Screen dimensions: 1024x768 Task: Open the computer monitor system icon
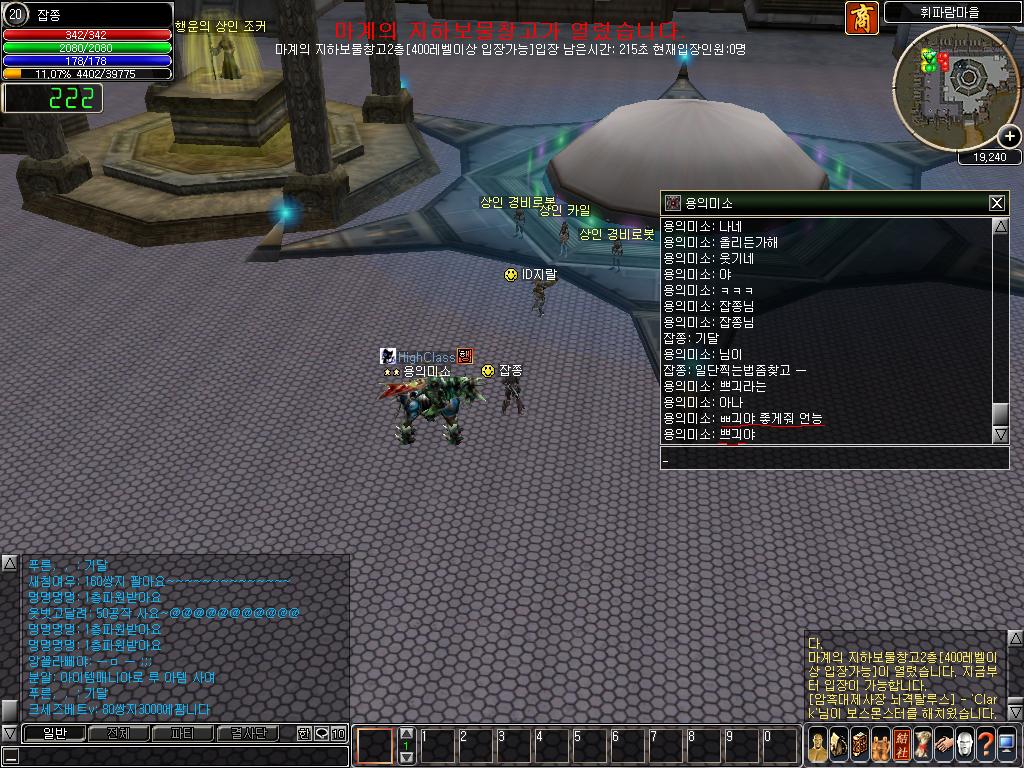coord(1007,743)
